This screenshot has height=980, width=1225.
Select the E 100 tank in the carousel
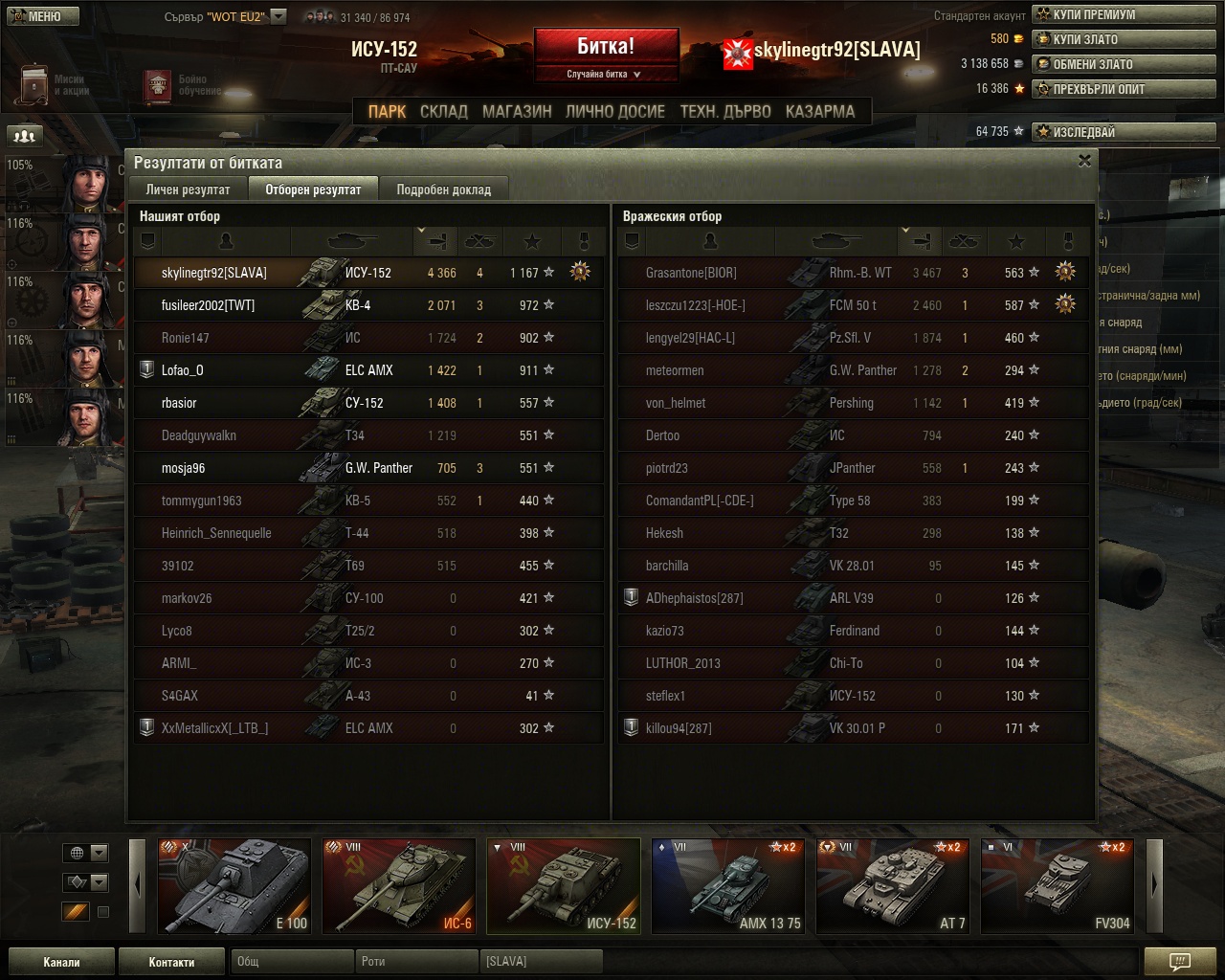pos(234,885)
